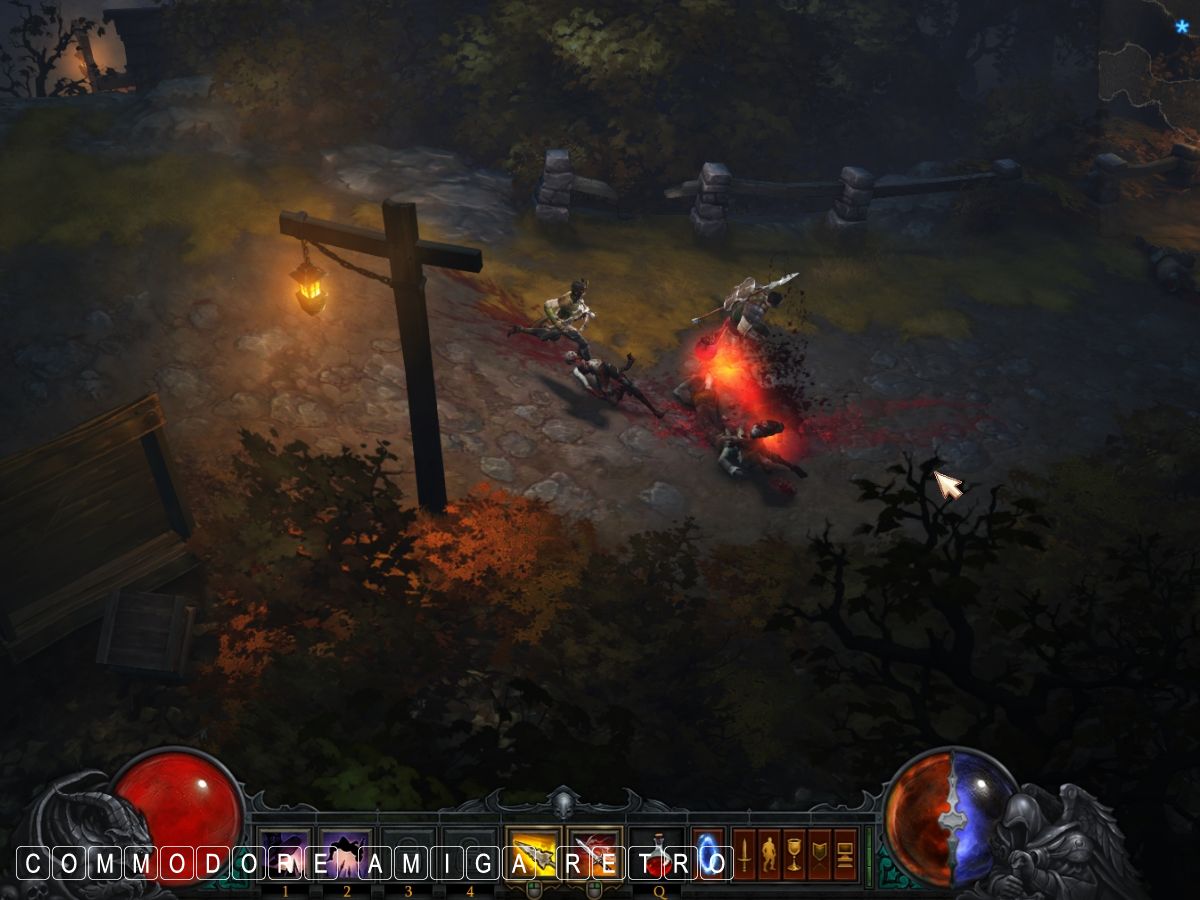
Task: Open the character figure menu button
Action: 769,855
